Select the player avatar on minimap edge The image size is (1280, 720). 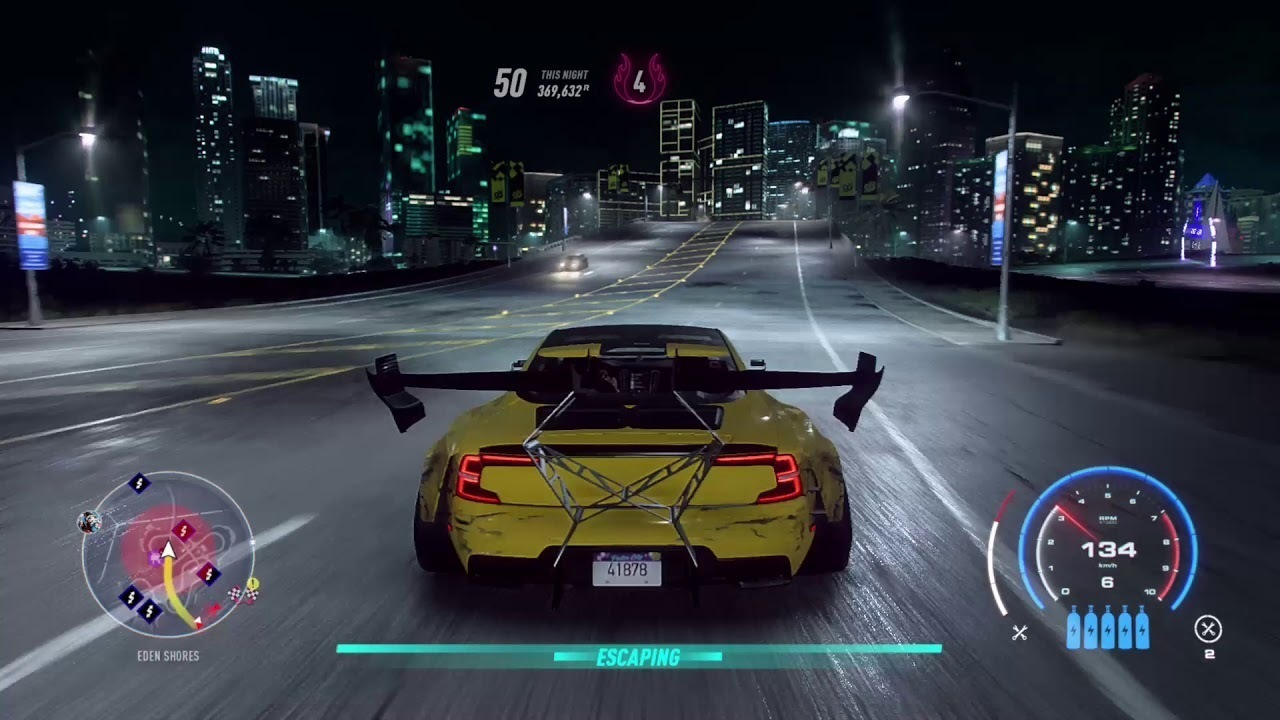click(89, 521)
